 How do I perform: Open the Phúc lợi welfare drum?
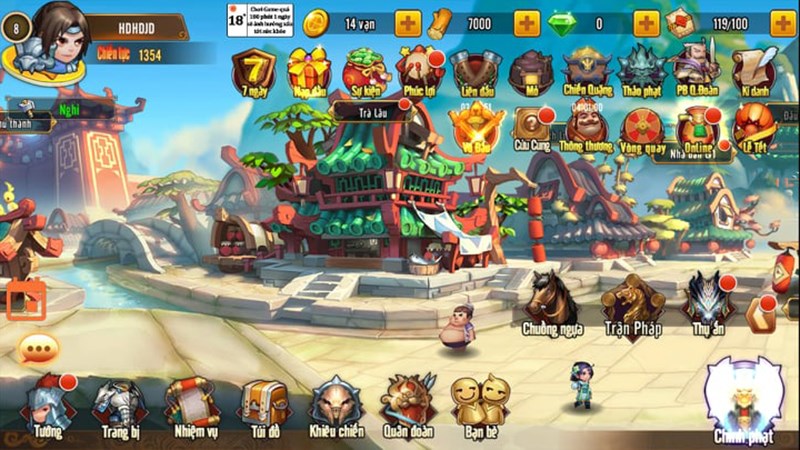tap(420, 71)
